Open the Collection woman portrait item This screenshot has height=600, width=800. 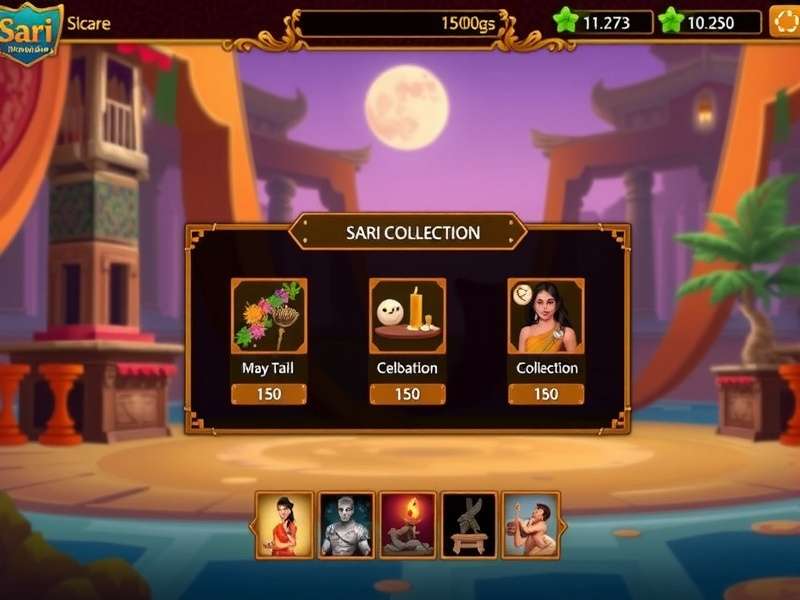pos(545,316)
